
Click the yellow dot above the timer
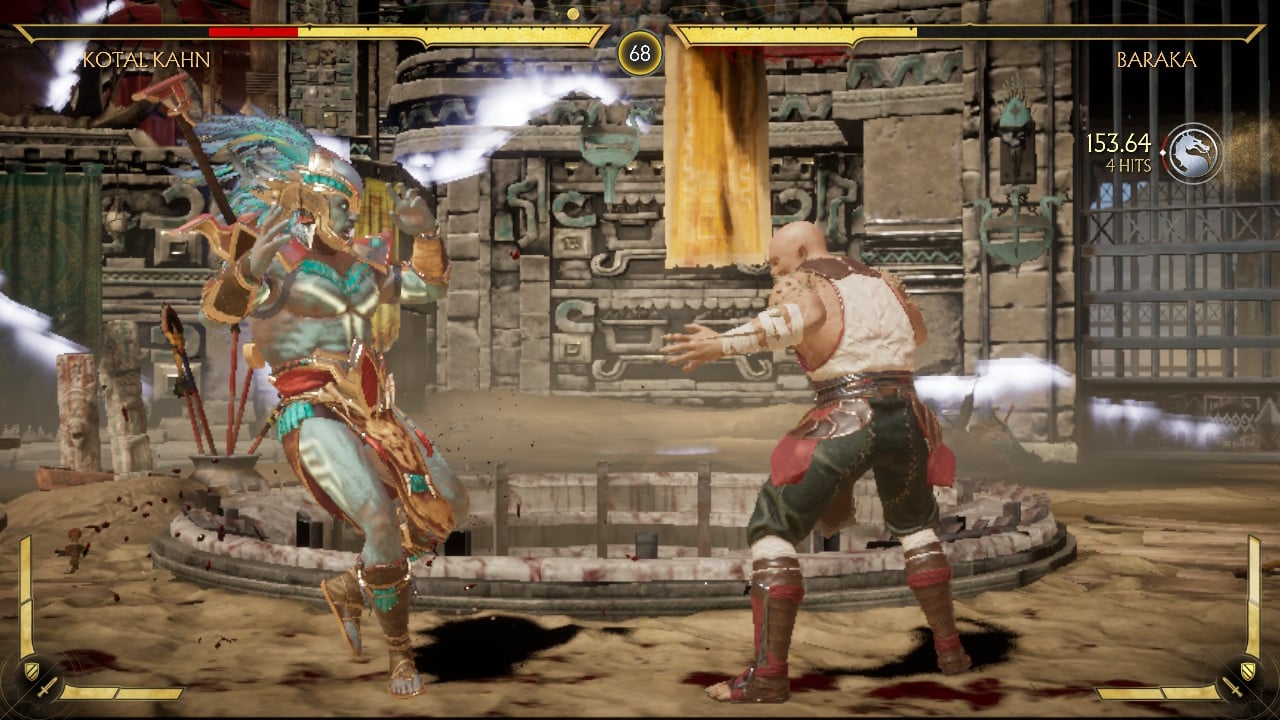(572, 15)
